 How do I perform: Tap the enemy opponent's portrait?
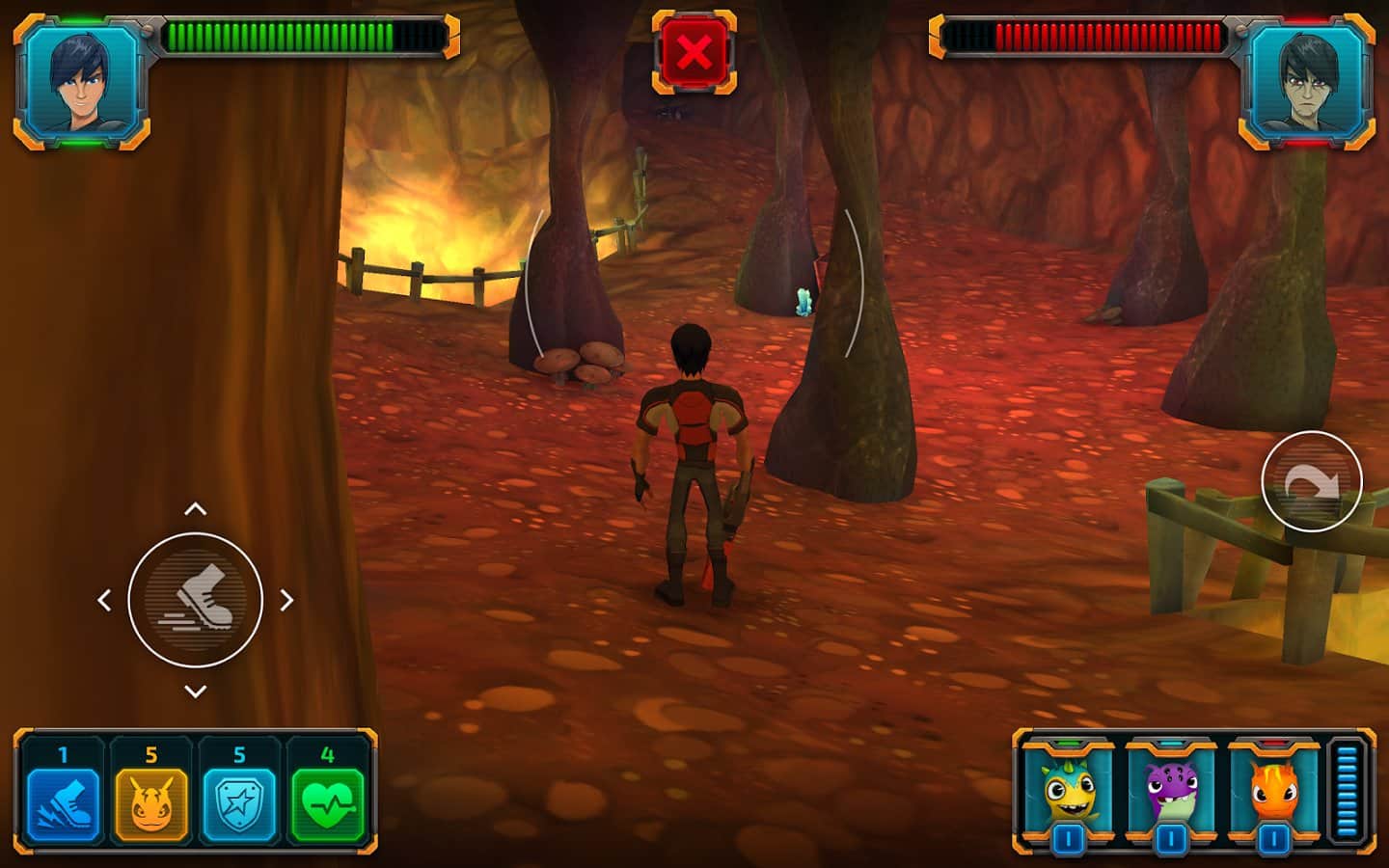pos(1307,82)
